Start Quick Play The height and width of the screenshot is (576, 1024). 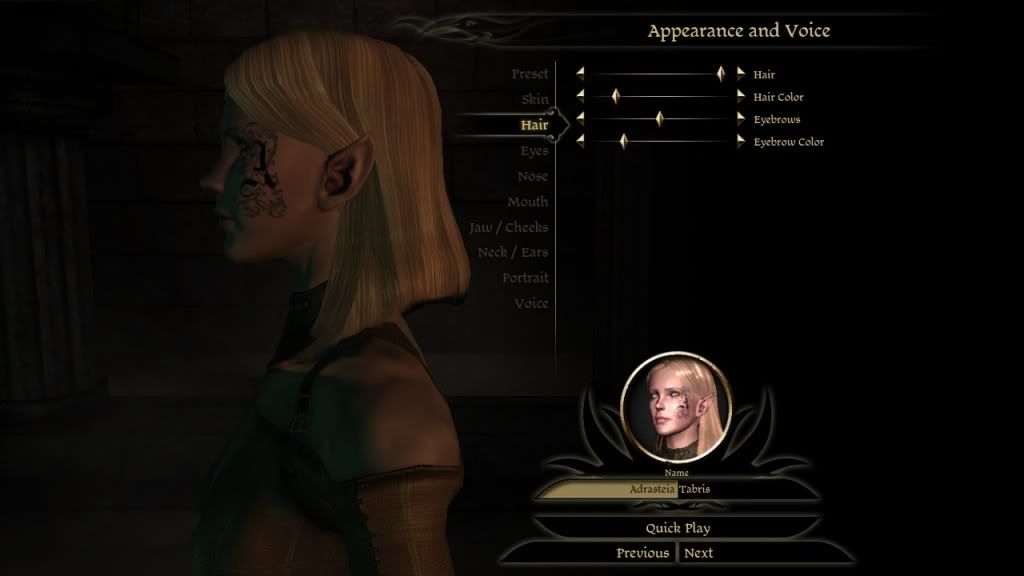click(677, 527)
